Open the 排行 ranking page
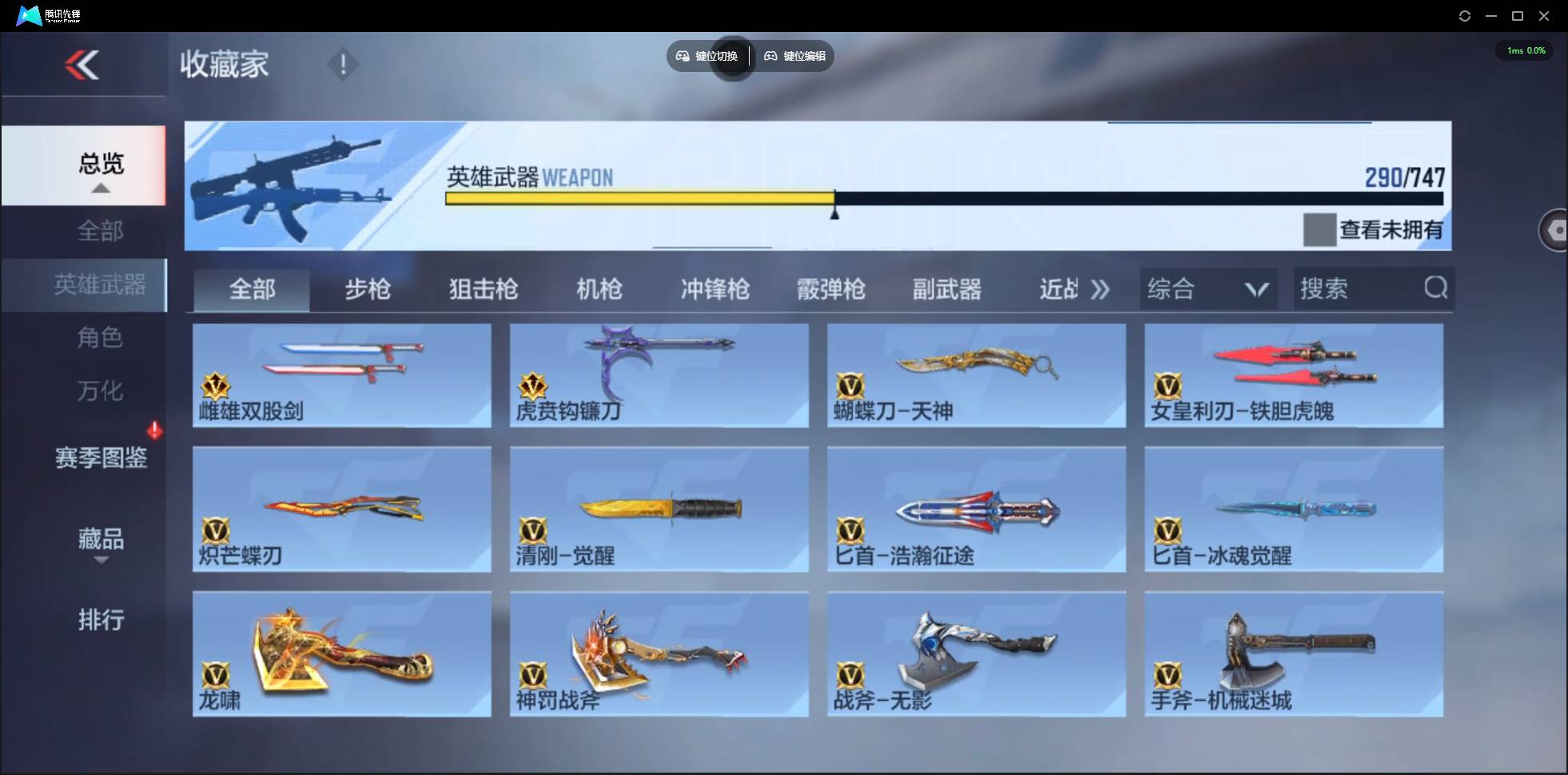The width and height of the screenshot is (1568, 775). click(x=101, y=620)
